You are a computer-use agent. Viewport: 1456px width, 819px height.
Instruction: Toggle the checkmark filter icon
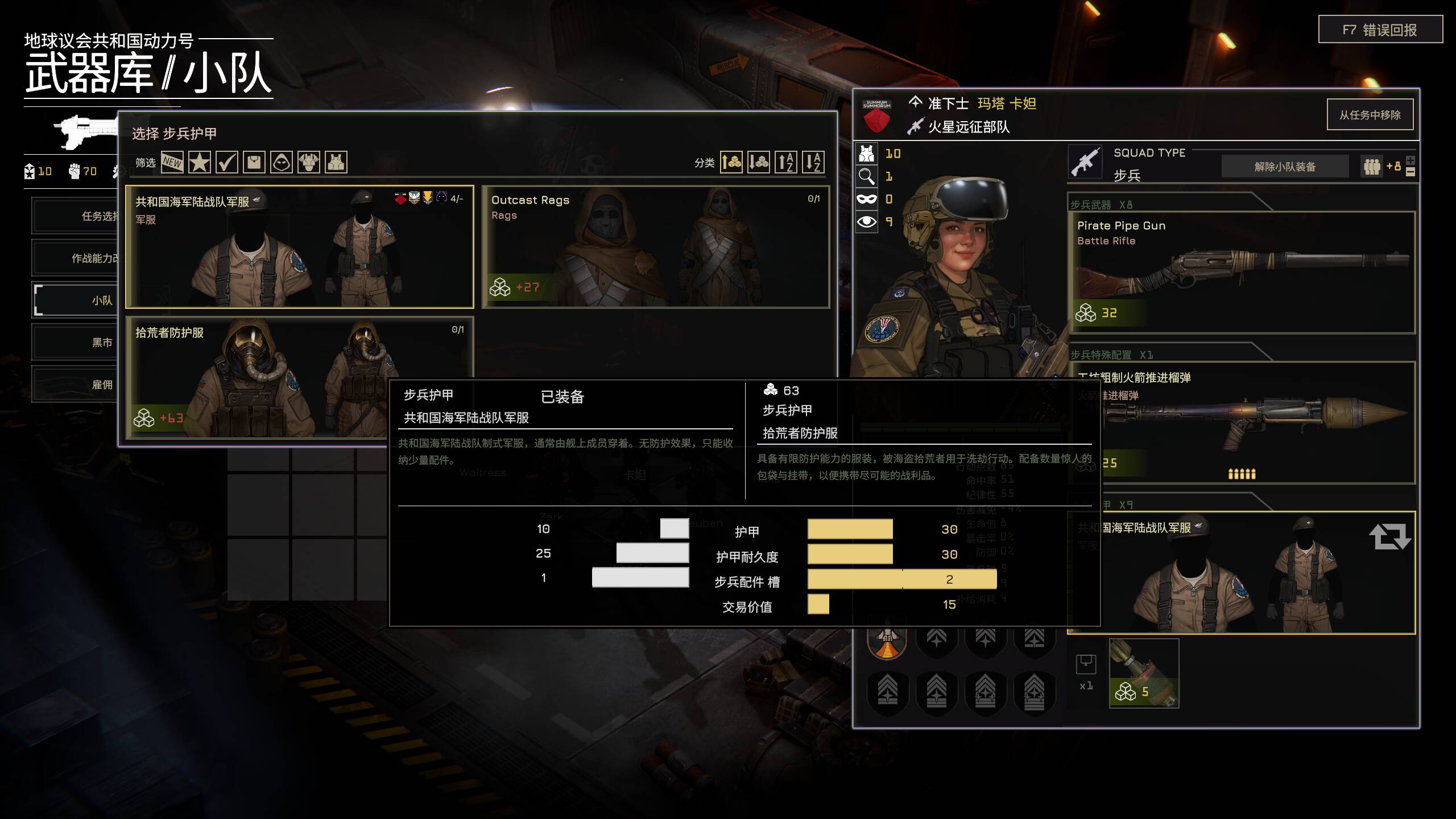point(226,163)
